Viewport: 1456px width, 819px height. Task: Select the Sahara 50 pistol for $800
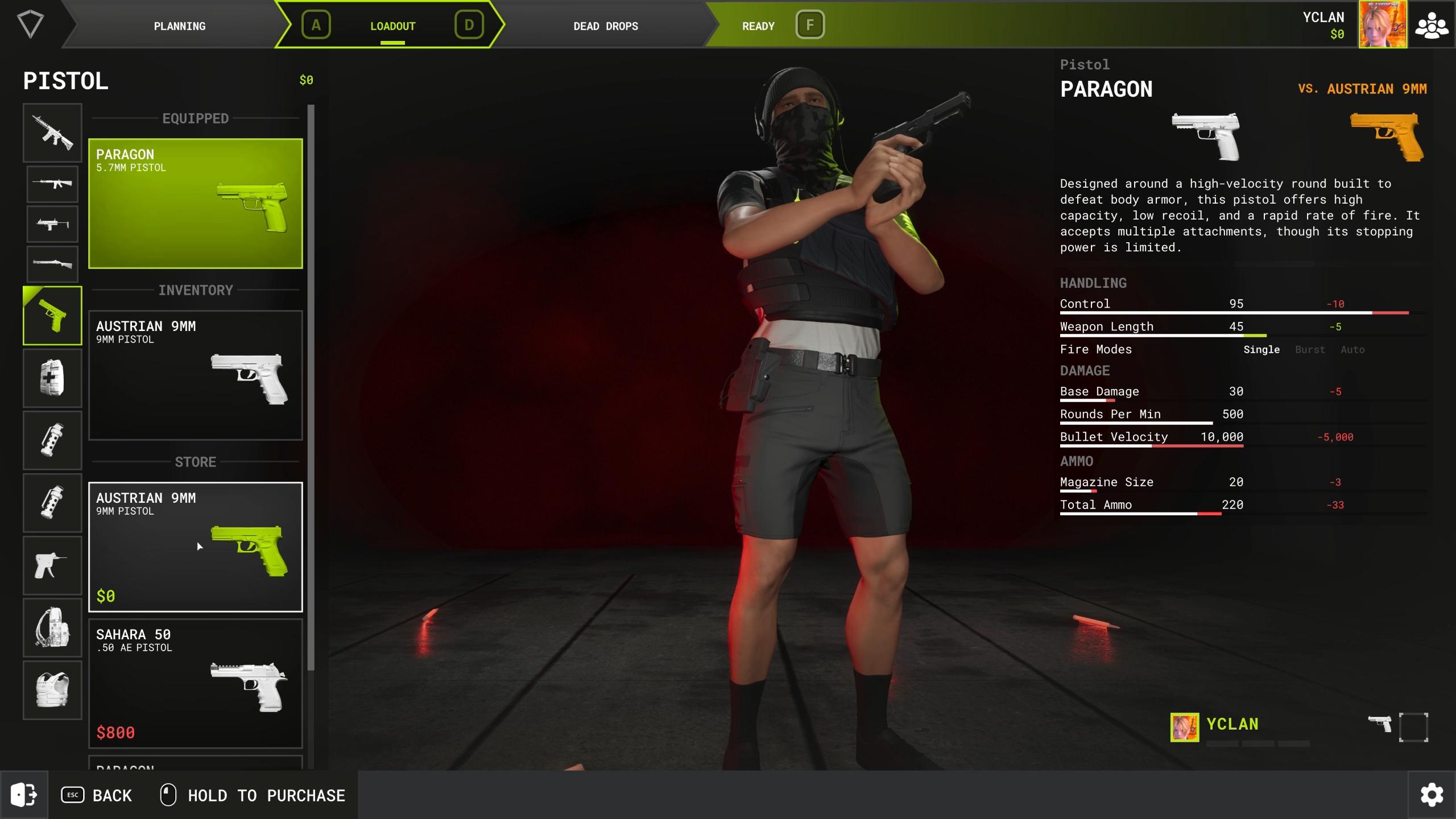coord(195,683)
